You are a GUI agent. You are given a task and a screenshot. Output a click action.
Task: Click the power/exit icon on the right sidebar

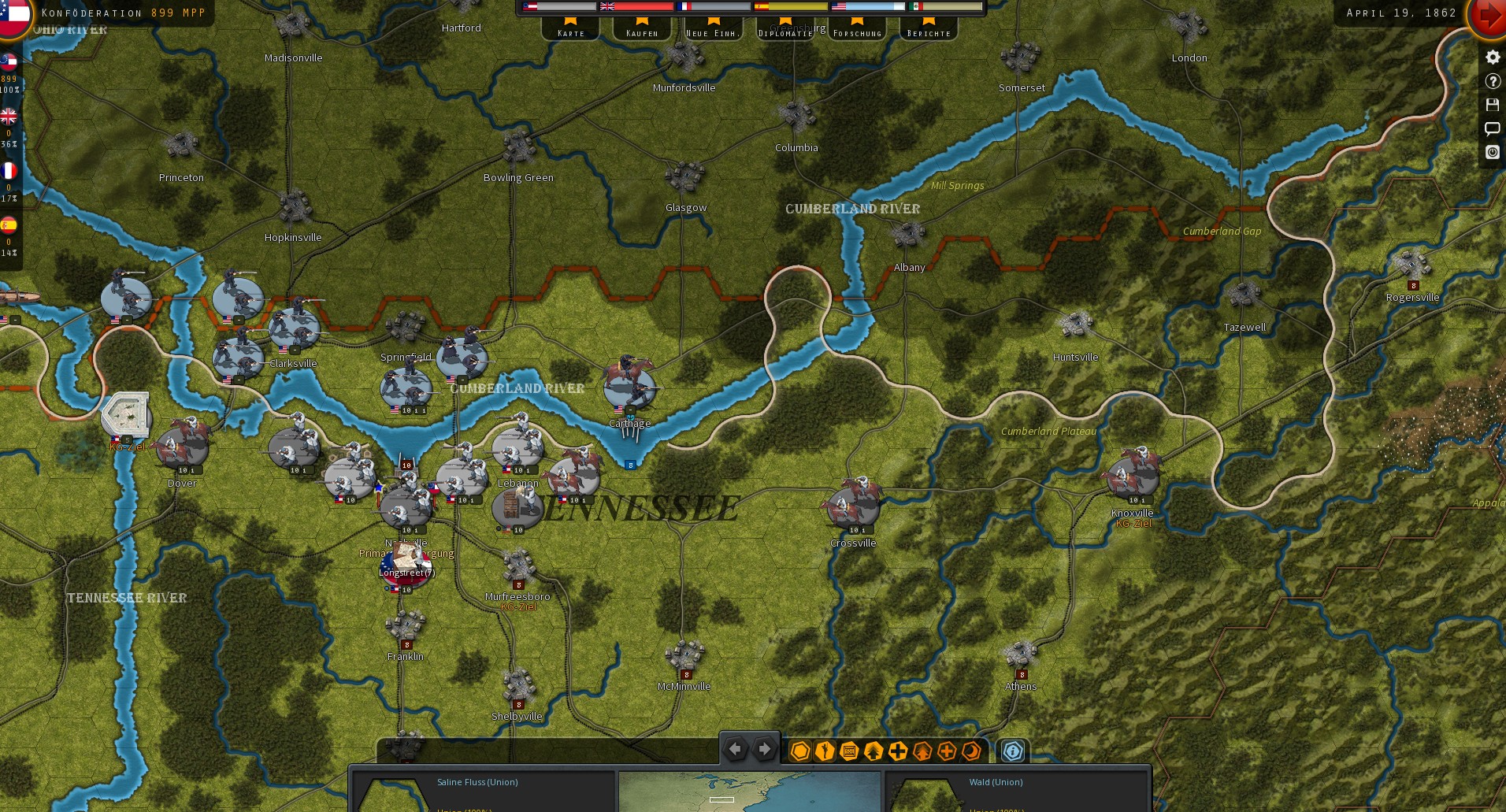tap(1492, 152)
